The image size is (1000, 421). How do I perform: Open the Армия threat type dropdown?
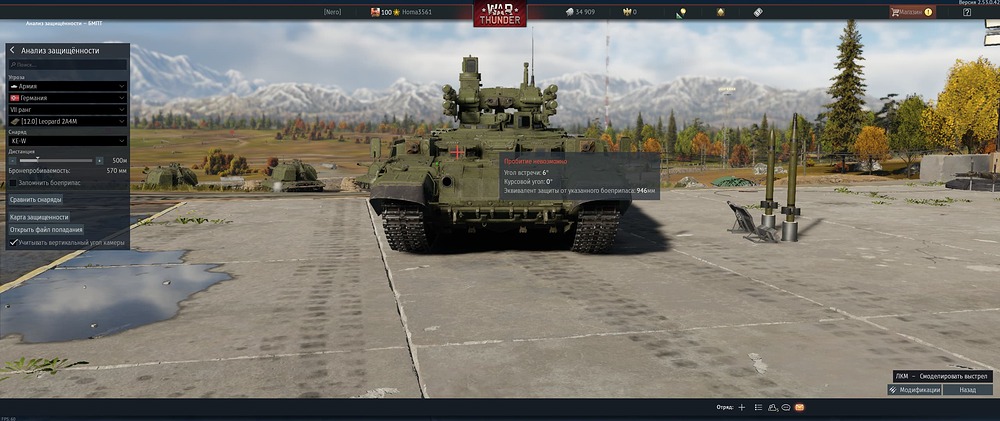click(66, 87)
